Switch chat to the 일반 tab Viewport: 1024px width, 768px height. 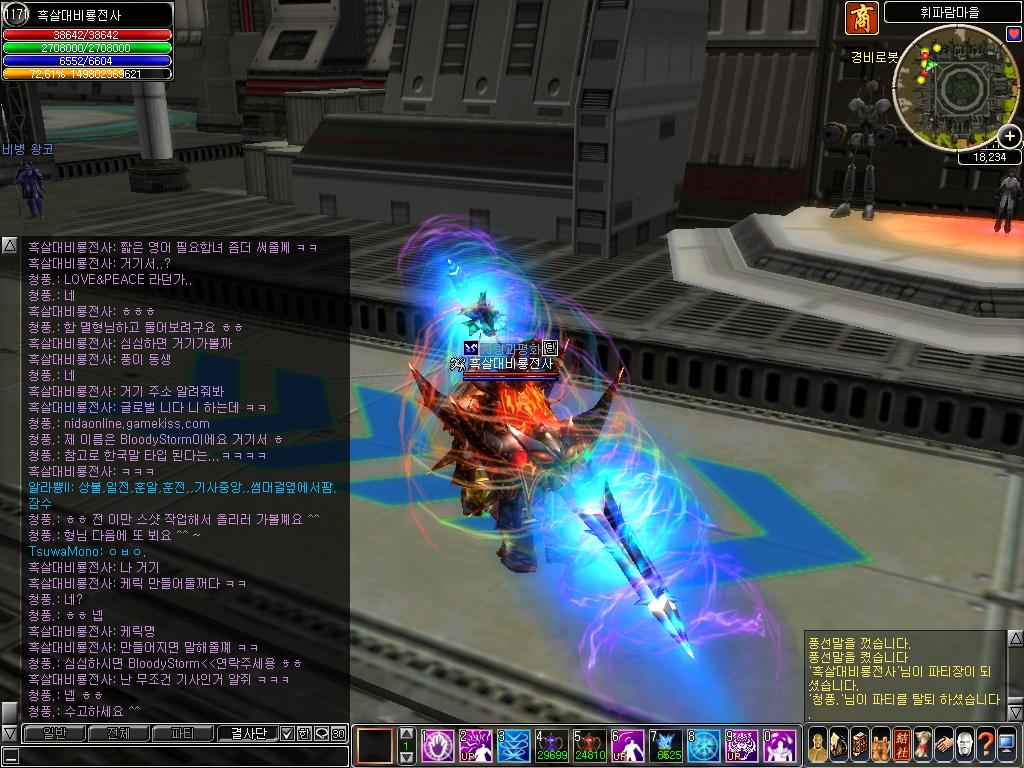tap(51, 734)
